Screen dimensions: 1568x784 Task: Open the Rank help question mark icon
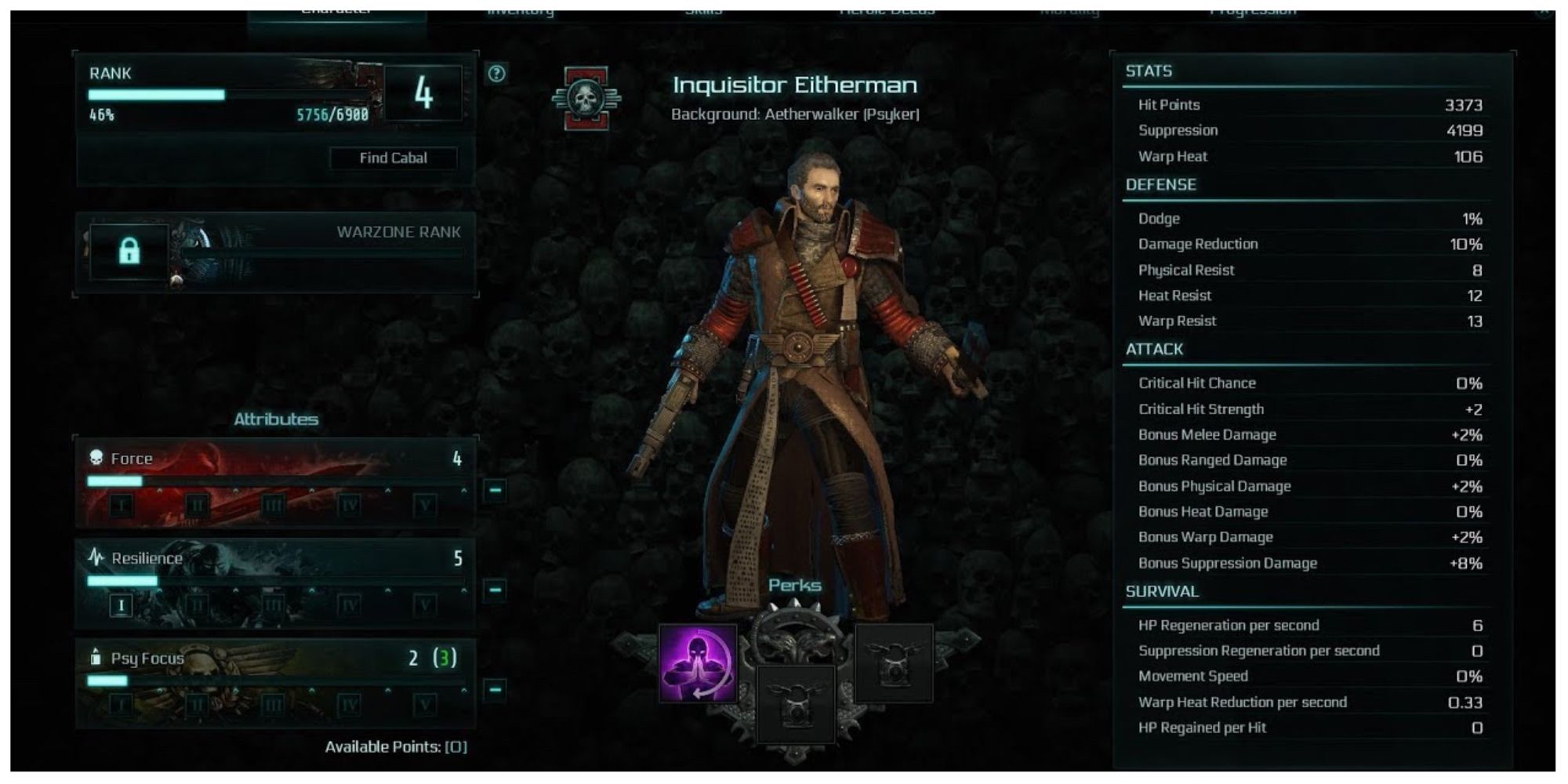pyautogui.click(x=496, y=74)
